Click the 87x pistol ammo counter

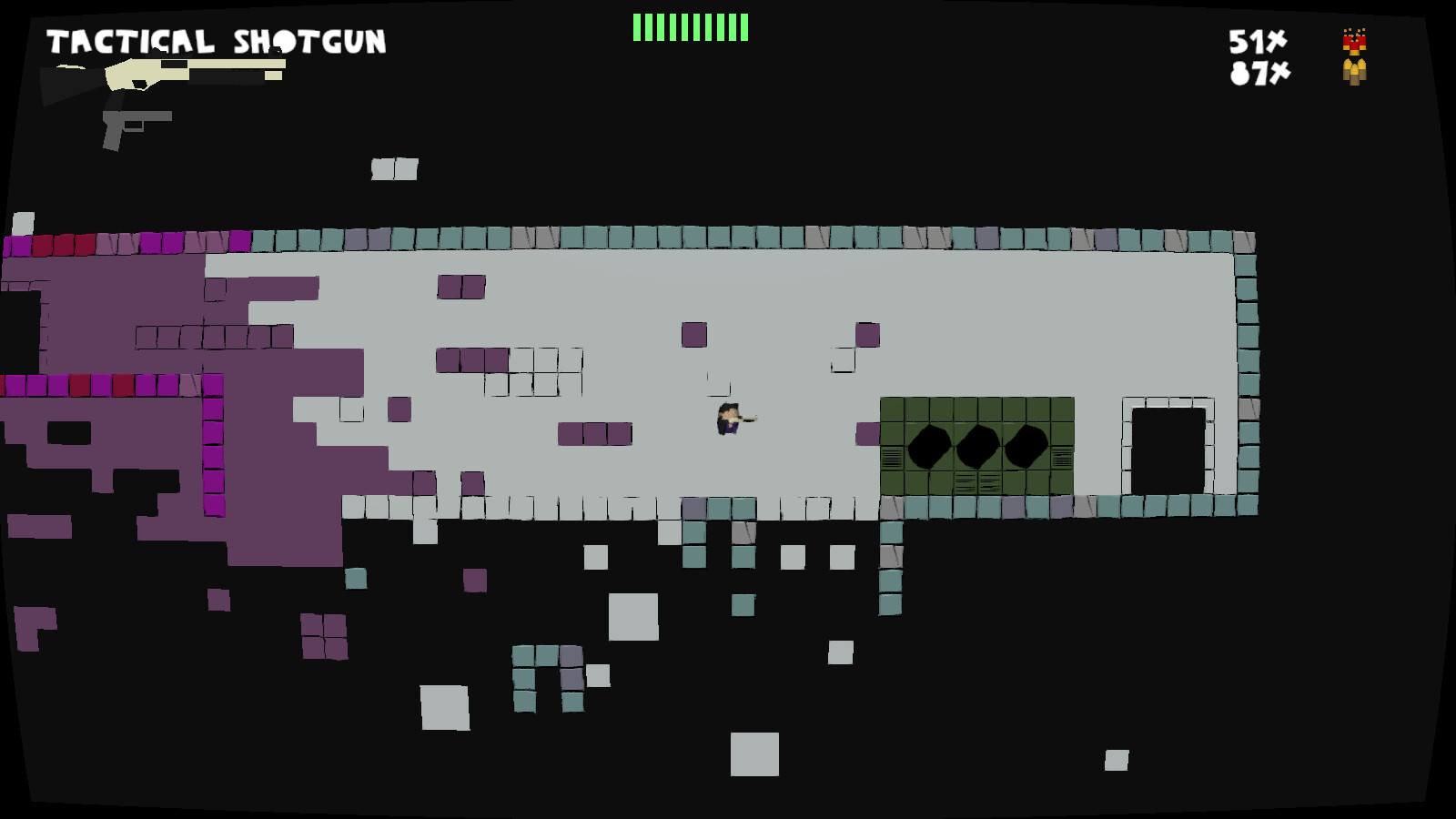coord(1260,75)
